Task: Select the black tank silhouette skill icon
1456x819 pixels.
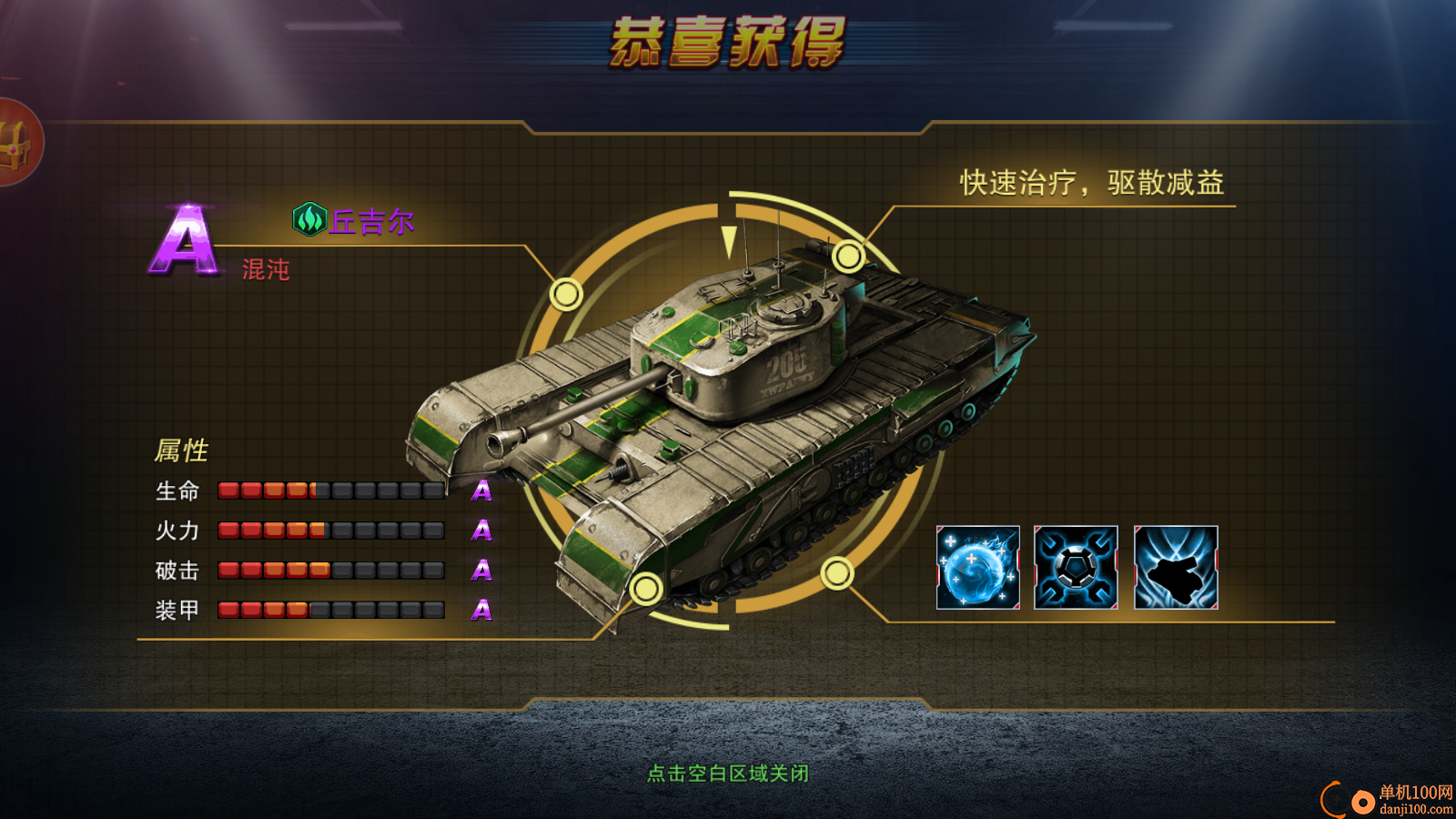Action: click(x=1175, y=569)
